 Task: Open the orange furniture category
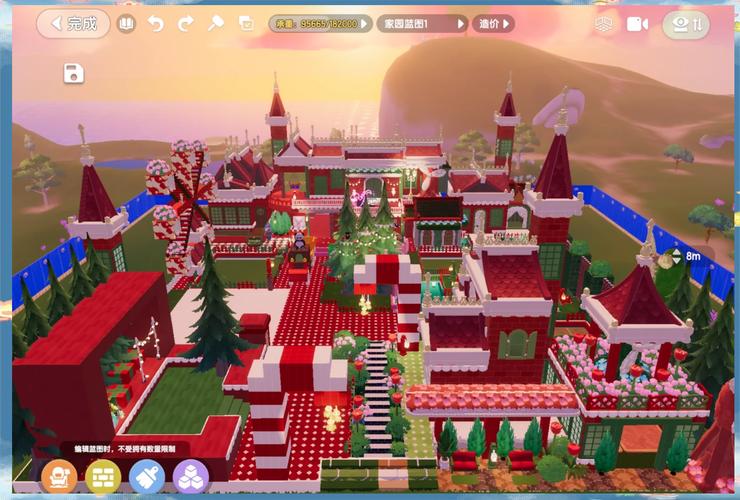pos(58,477)
